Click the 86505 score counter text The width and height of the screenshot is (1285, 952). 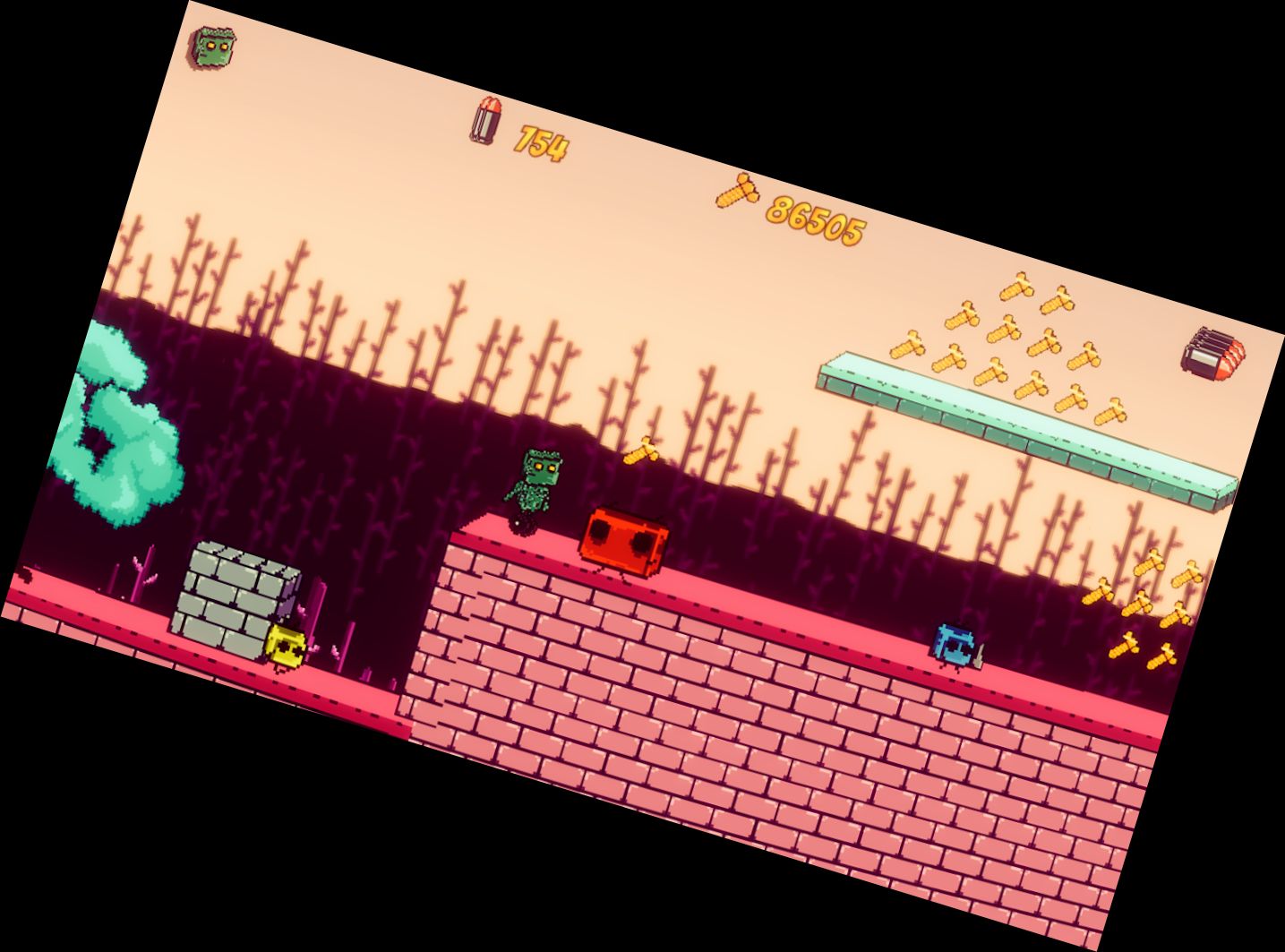pos(815,219)
